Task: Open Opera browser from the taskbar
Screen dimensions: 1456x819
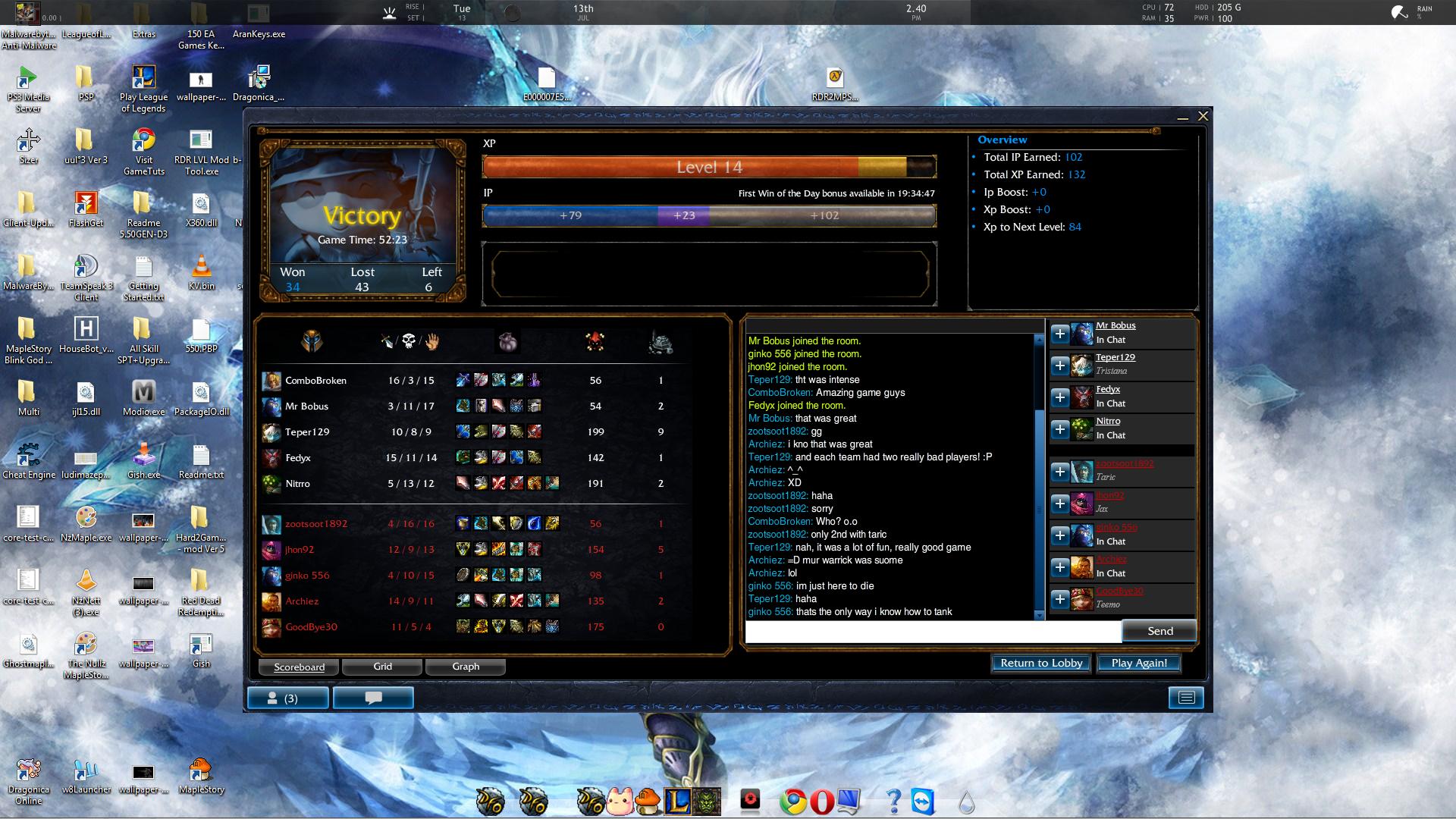Action: tap(821, 802)
